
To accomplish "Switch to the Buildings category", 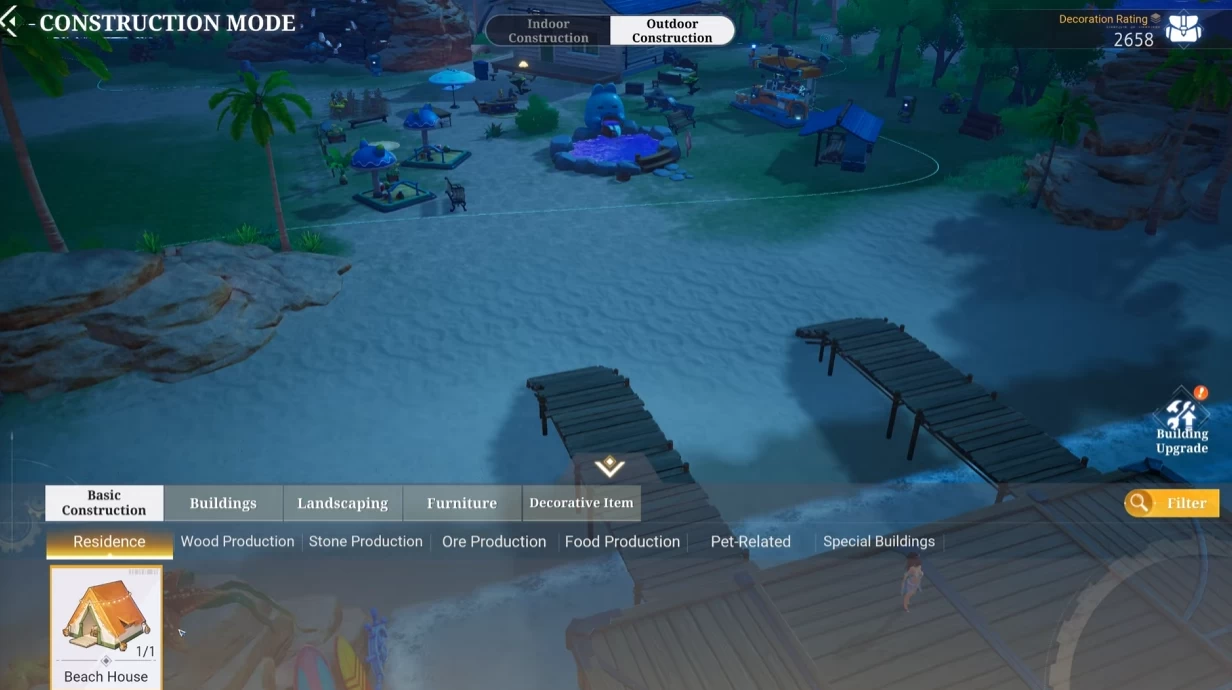I will (223, 503).
